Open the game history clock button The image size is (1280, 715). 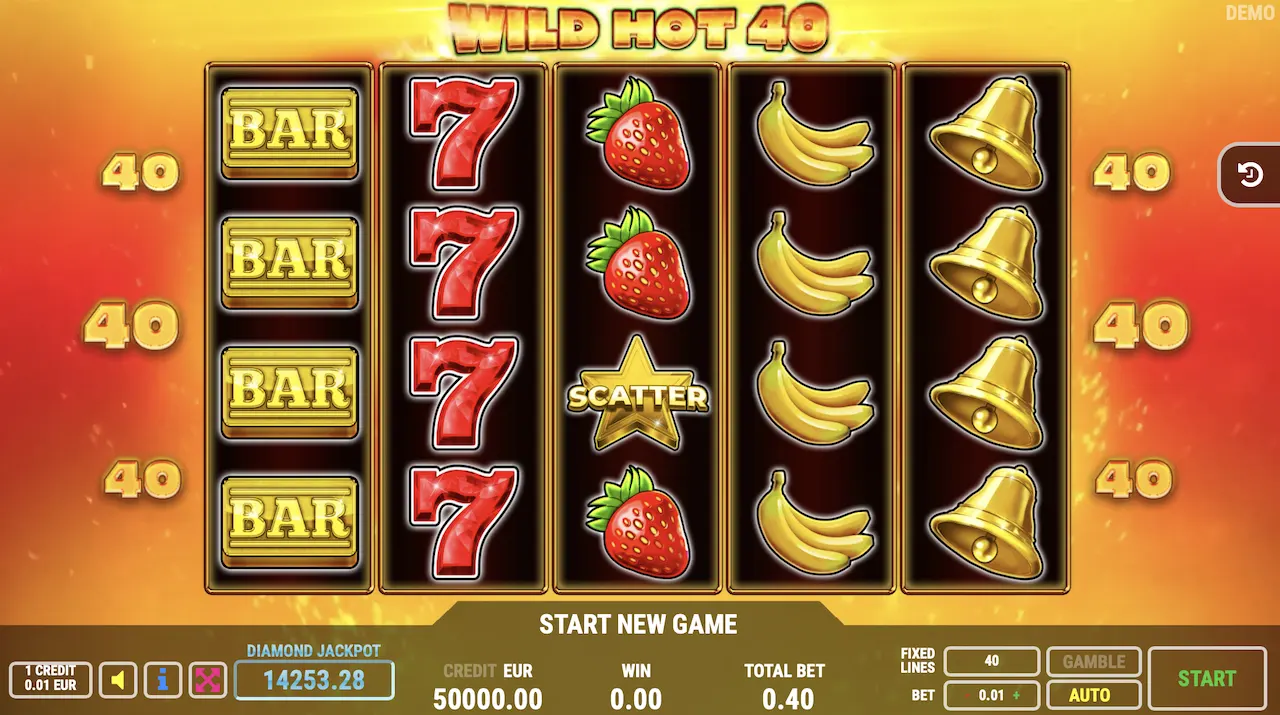coord(1250,175)
